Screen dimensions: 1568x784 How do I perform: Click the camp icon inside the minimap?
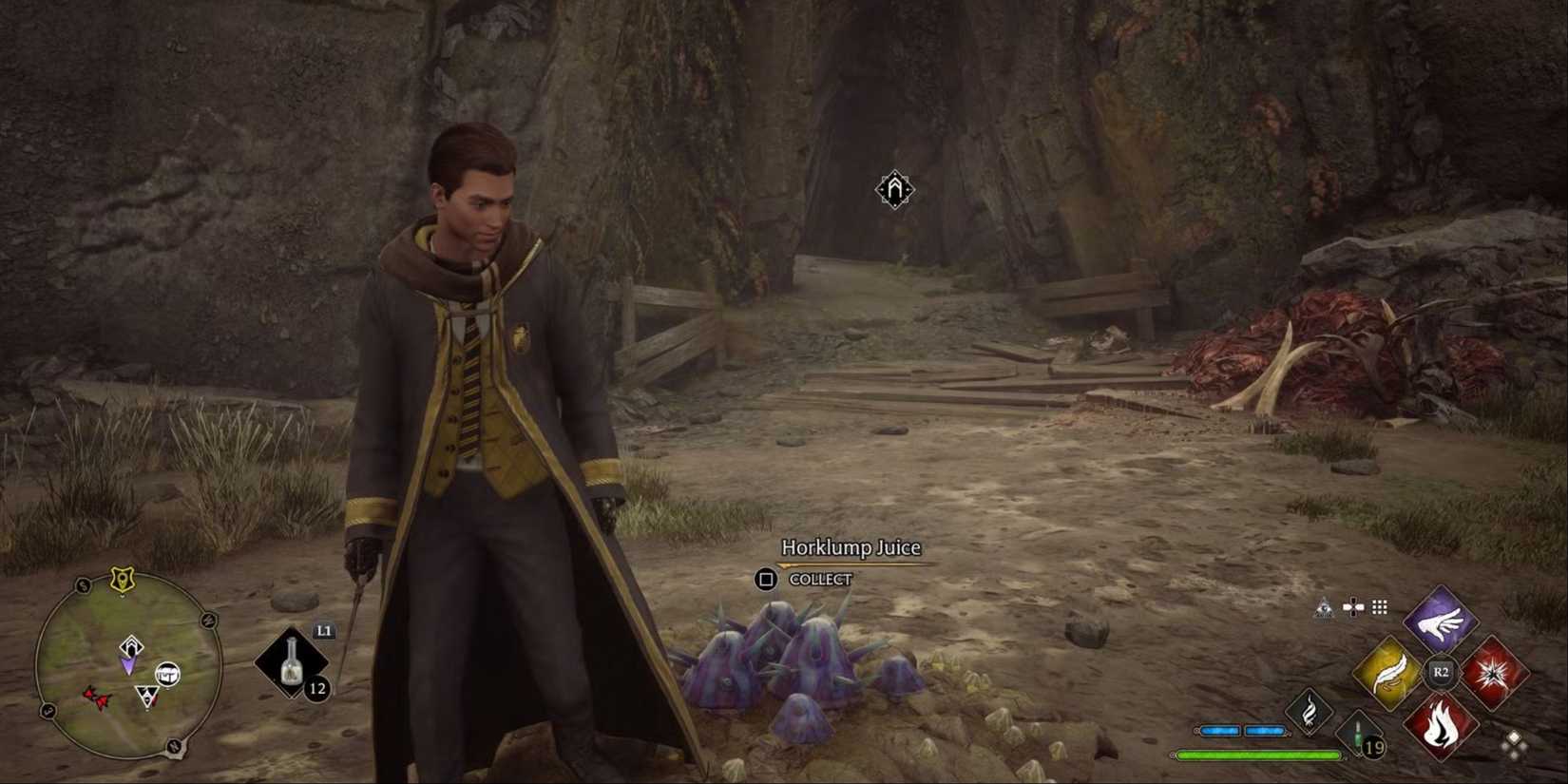168,674
